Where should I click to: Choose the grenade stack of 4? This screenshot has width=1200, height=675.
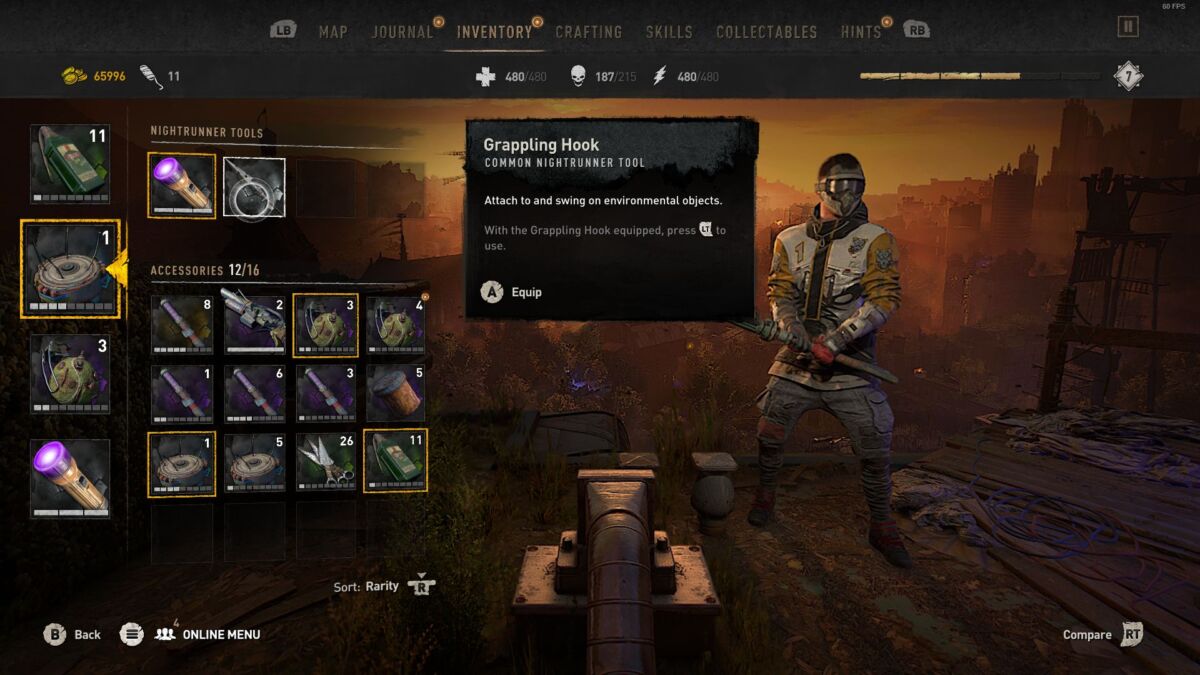pos(396,325)
